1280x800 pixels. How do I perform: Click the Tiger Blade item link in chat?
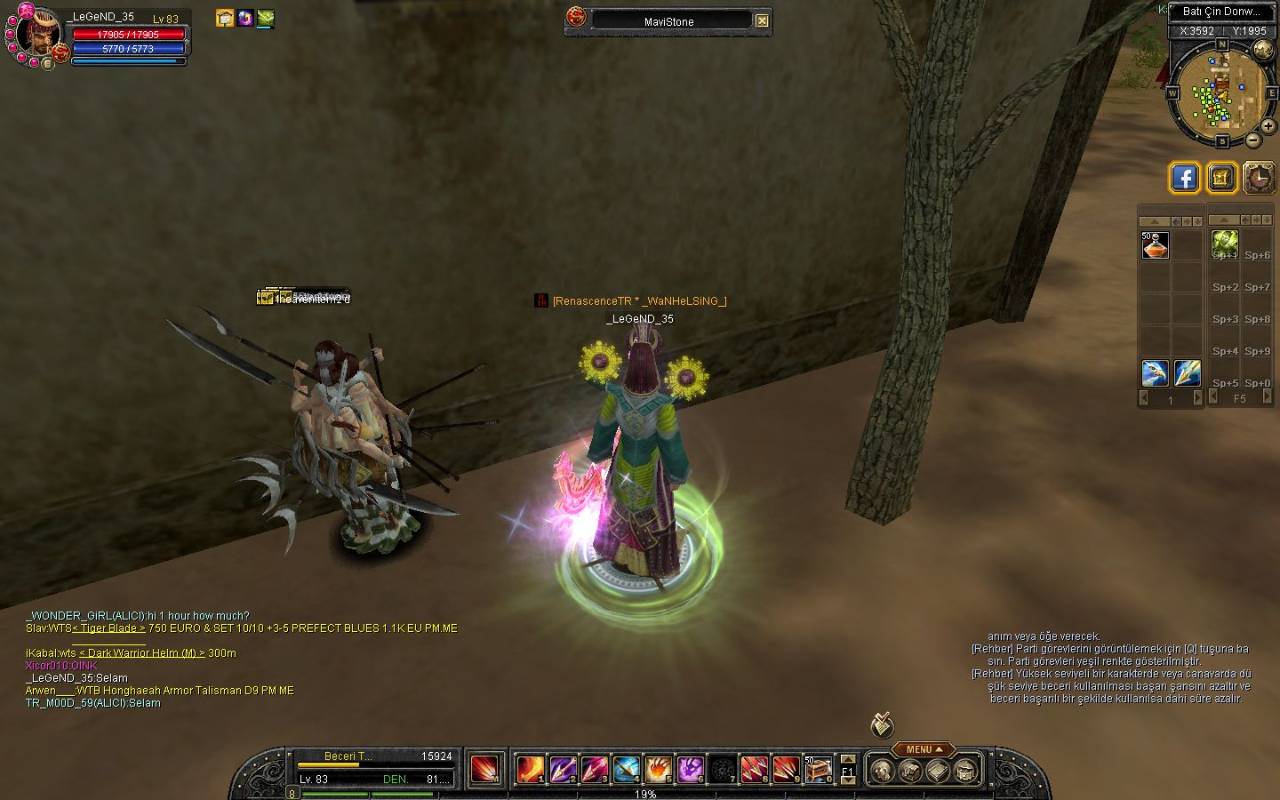pos(108,628)
